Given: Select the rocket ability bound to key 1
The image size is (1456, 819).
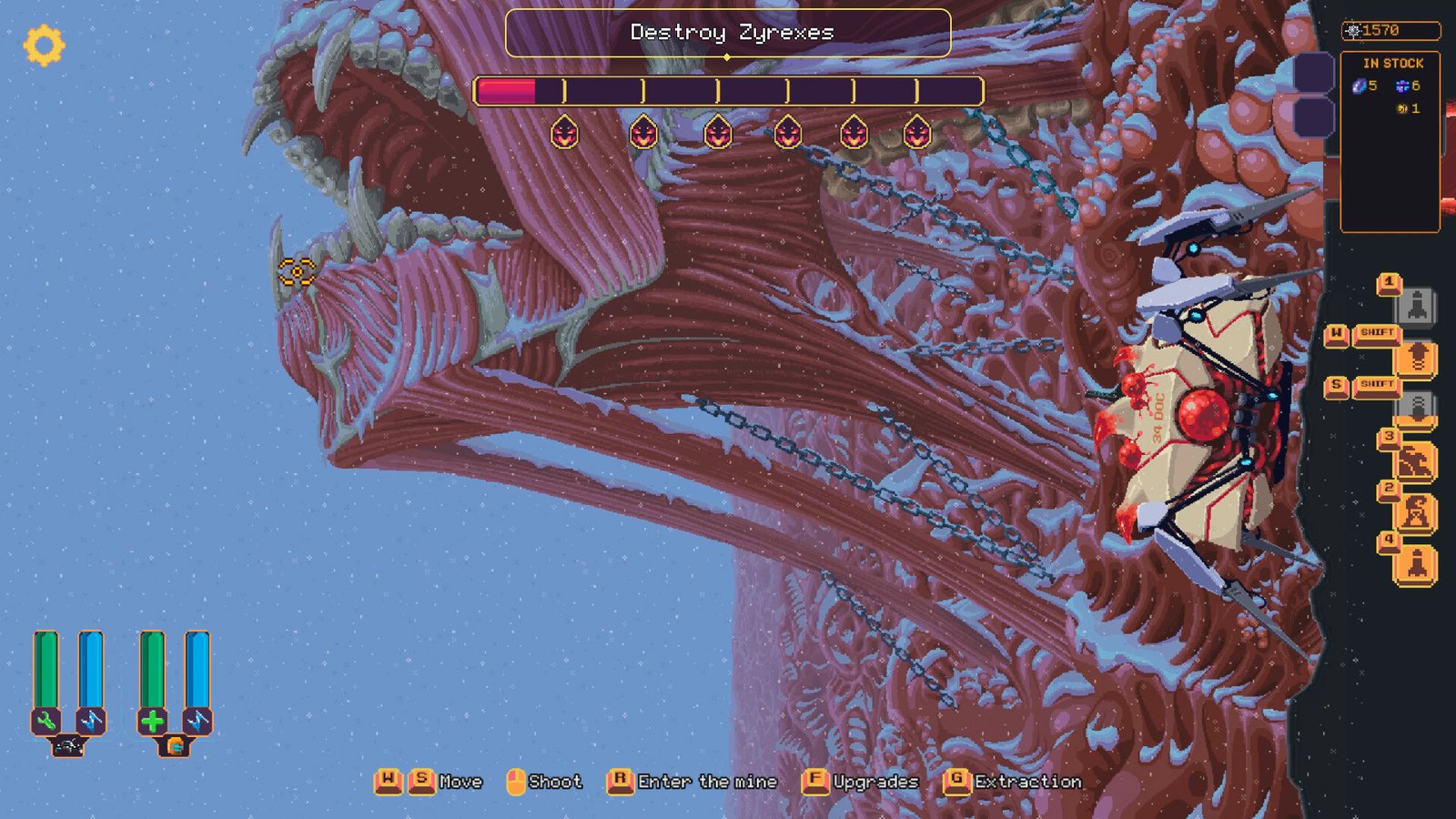Looking at the screenshot, I should click(1418, 303).
